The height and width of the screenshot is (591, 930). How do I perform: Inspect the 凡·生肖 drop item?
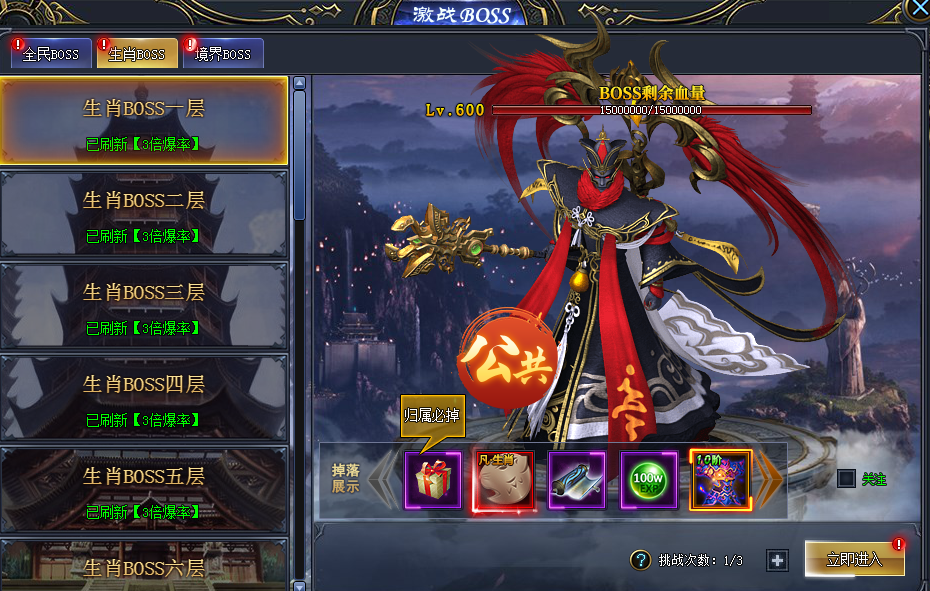coord(504,480)
